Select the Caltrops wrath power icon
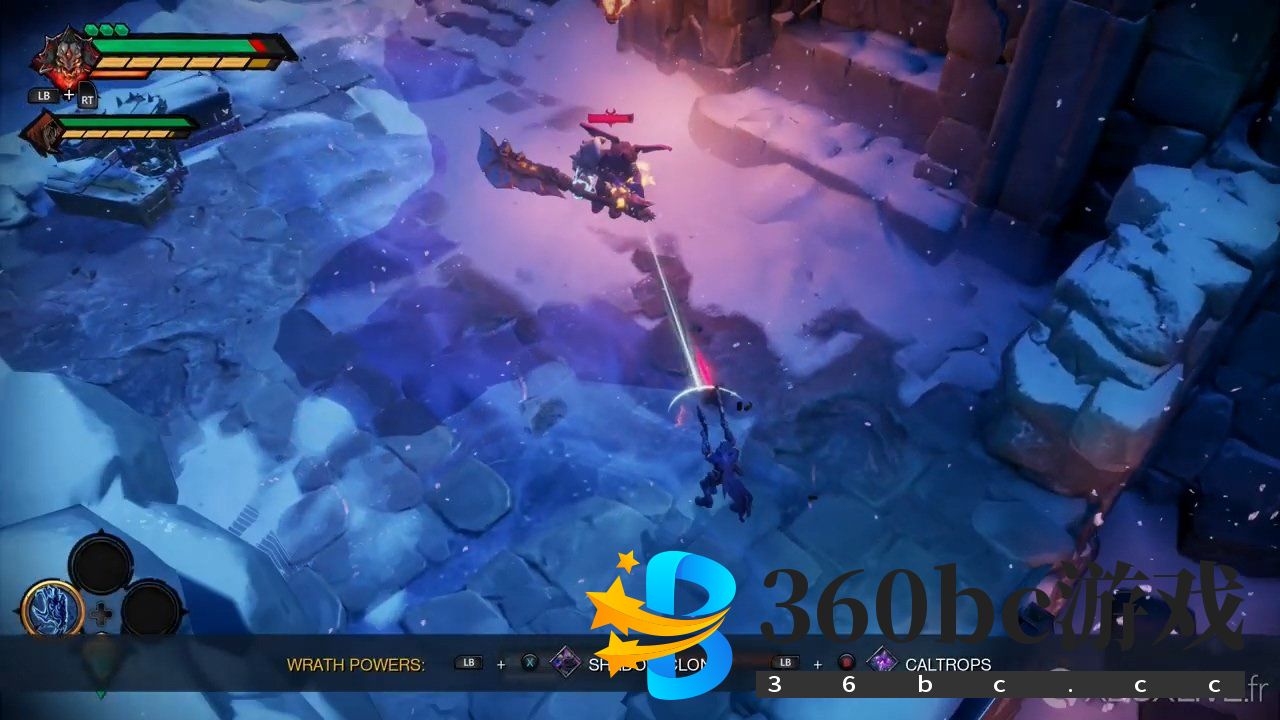Image resolution: width=1280 pixels, height=720 pixels. click(883, 662)
